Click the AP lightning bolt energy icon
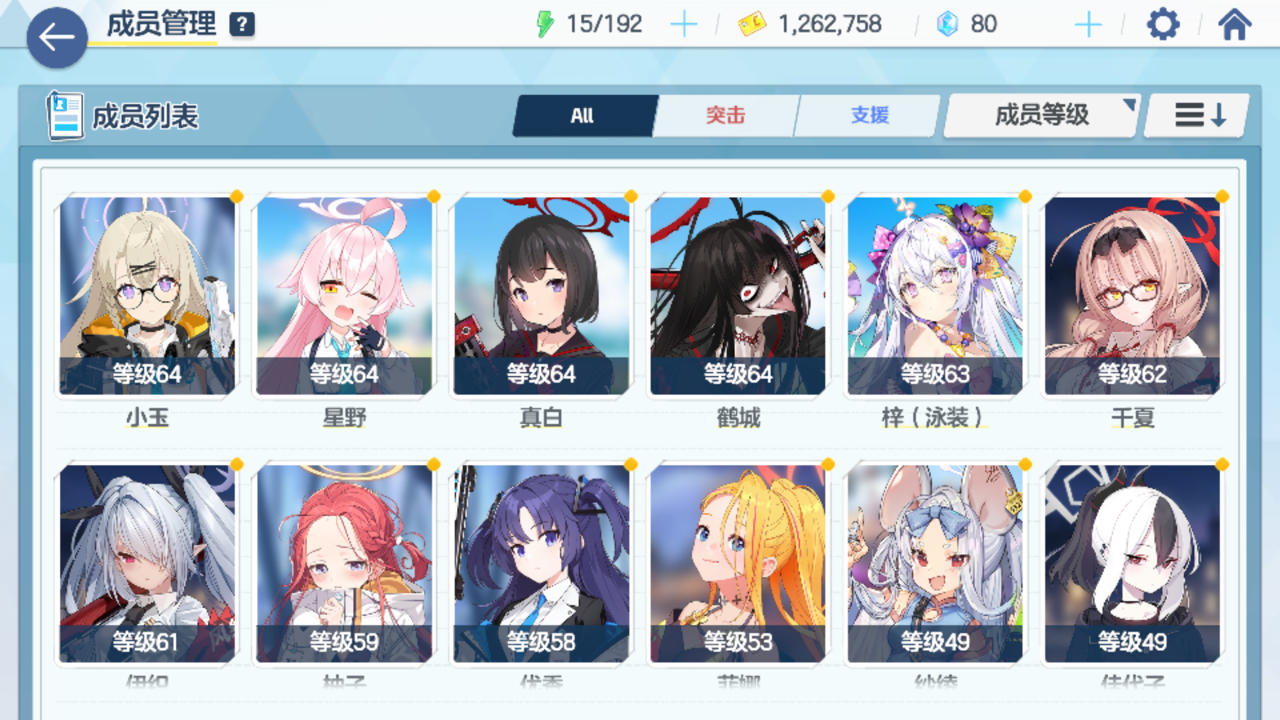The height and width of the screenshot is (720, 1280). [544, 22]
